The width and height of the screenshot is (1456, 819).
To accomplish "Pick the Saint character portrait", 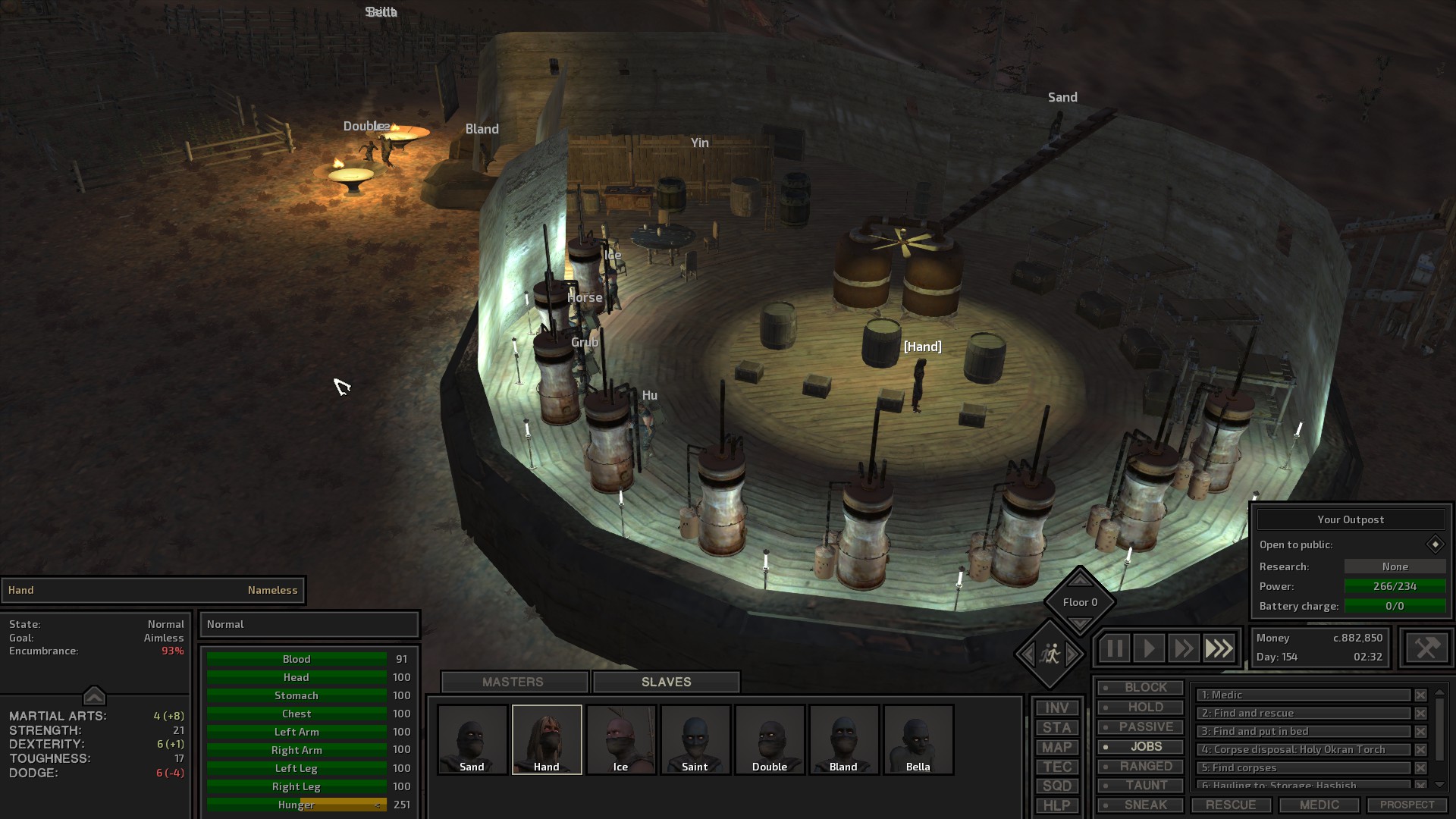I will [695, 739].
